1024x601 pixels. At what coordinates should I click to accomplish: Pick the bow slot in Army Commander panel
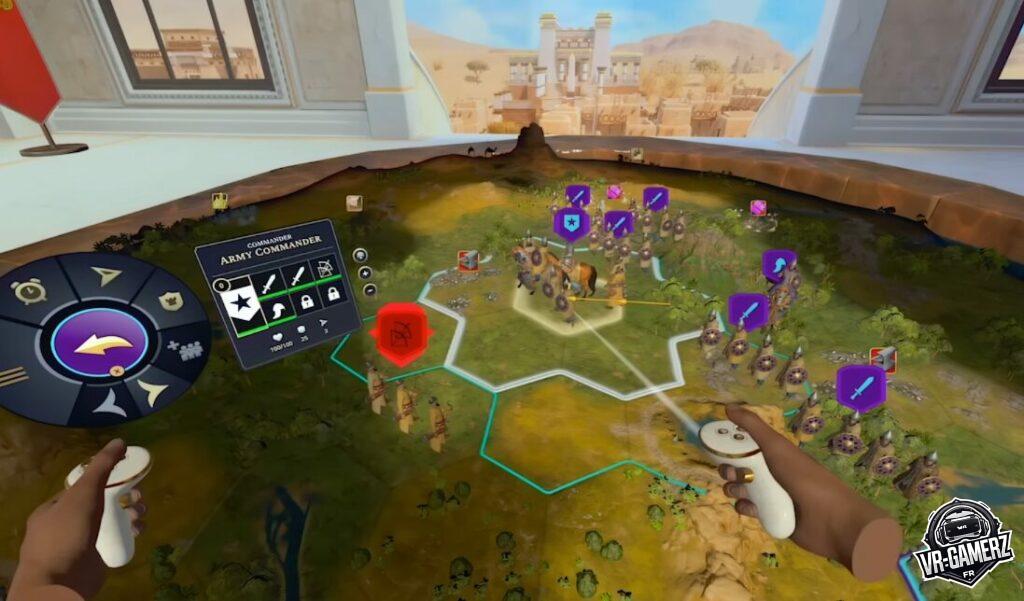[325, 268]
